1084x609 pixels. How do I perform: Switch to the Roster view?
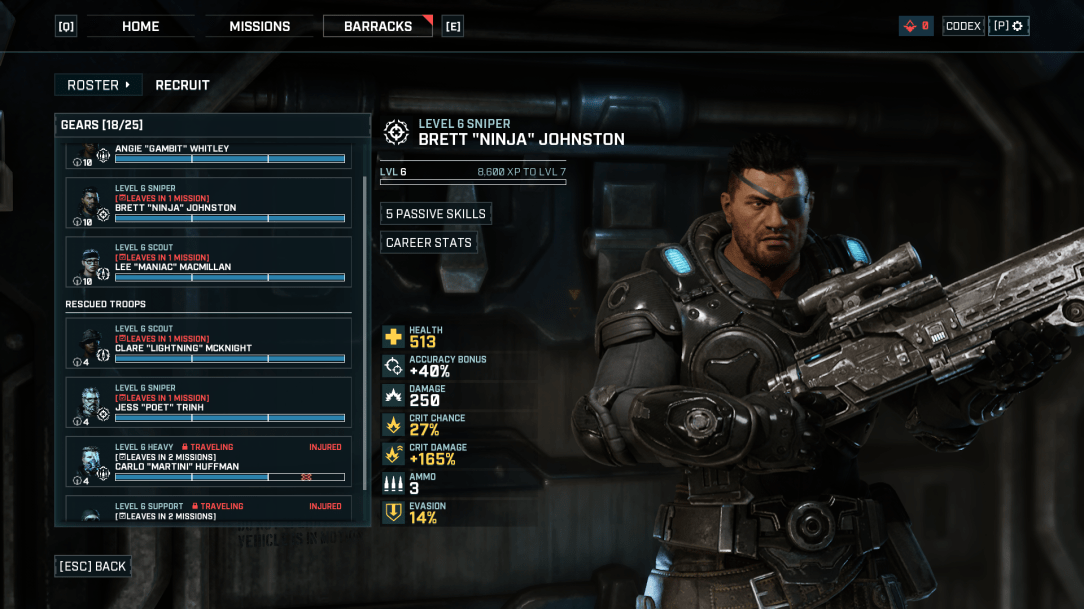coord(98,85)
